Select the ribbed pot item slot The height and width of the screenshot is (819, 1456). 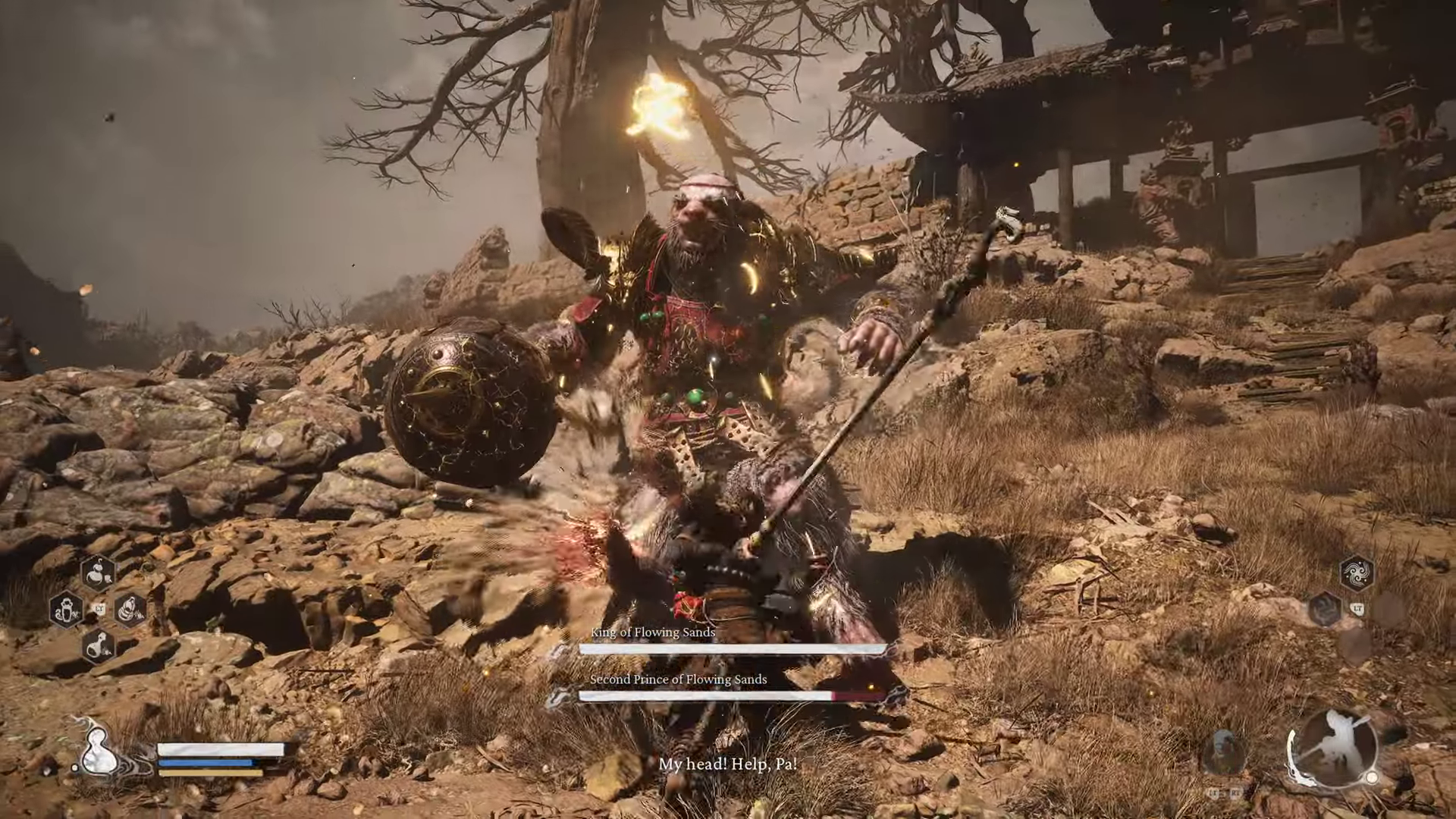pyautogui.click(x=130, y=609)
